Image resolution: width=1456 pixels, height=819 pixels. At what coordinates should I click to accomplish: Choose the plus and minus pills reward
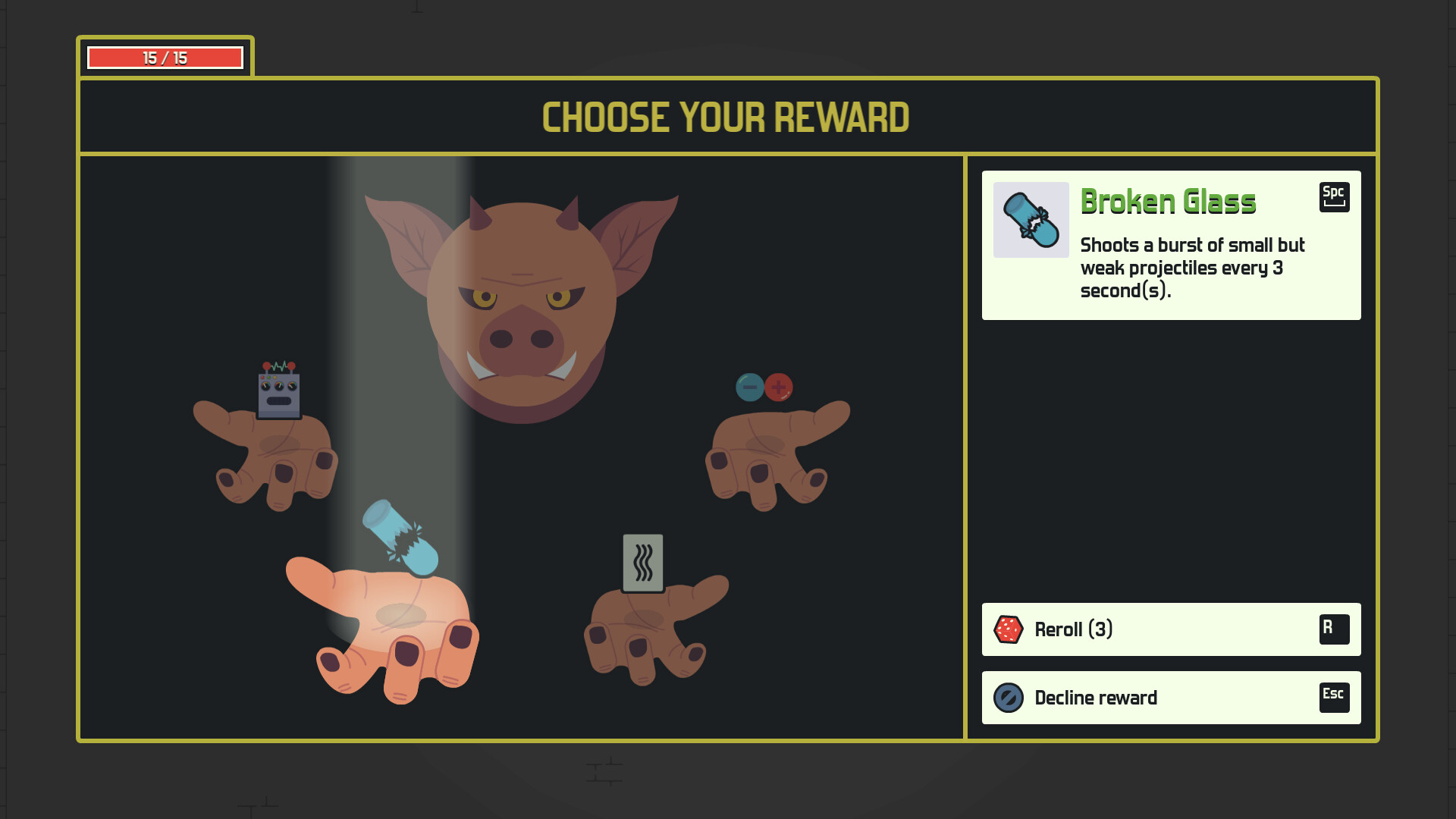click(764, 388)
